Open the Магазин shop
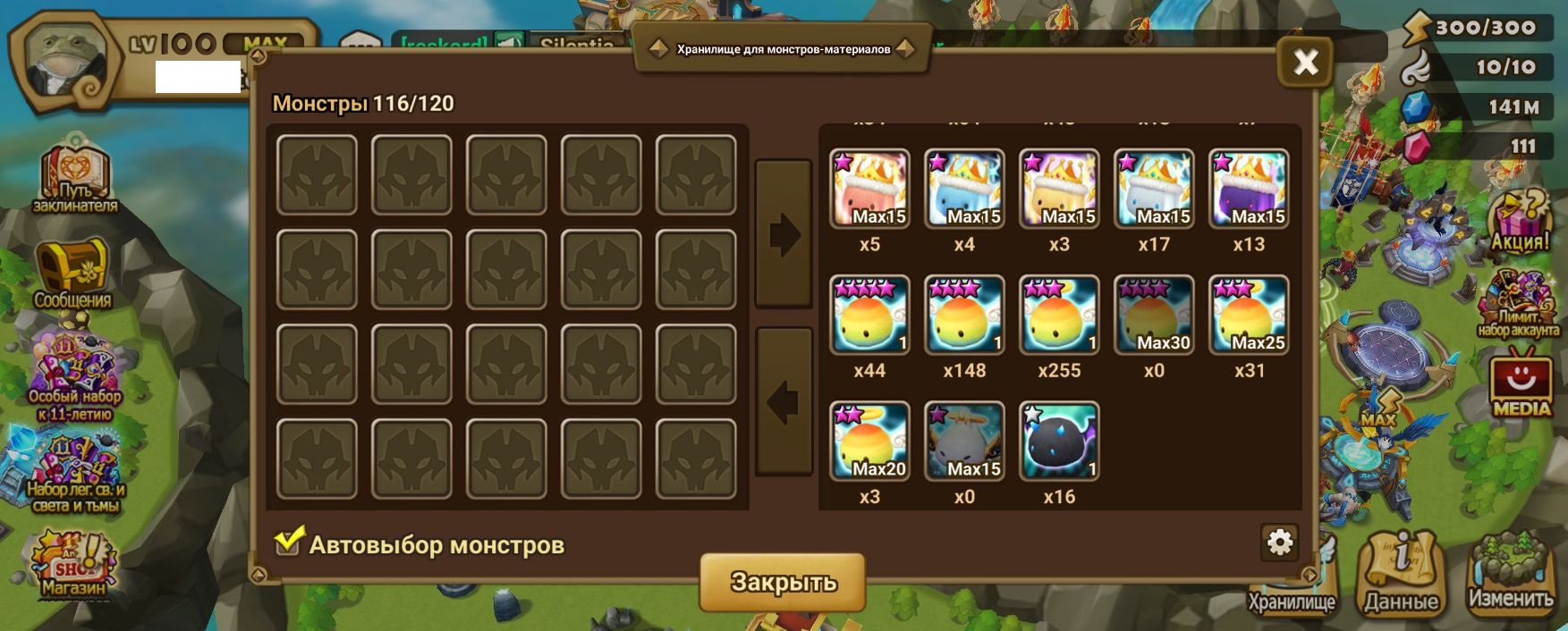The height and width of the screenshot is (631, 1568). 73,563
